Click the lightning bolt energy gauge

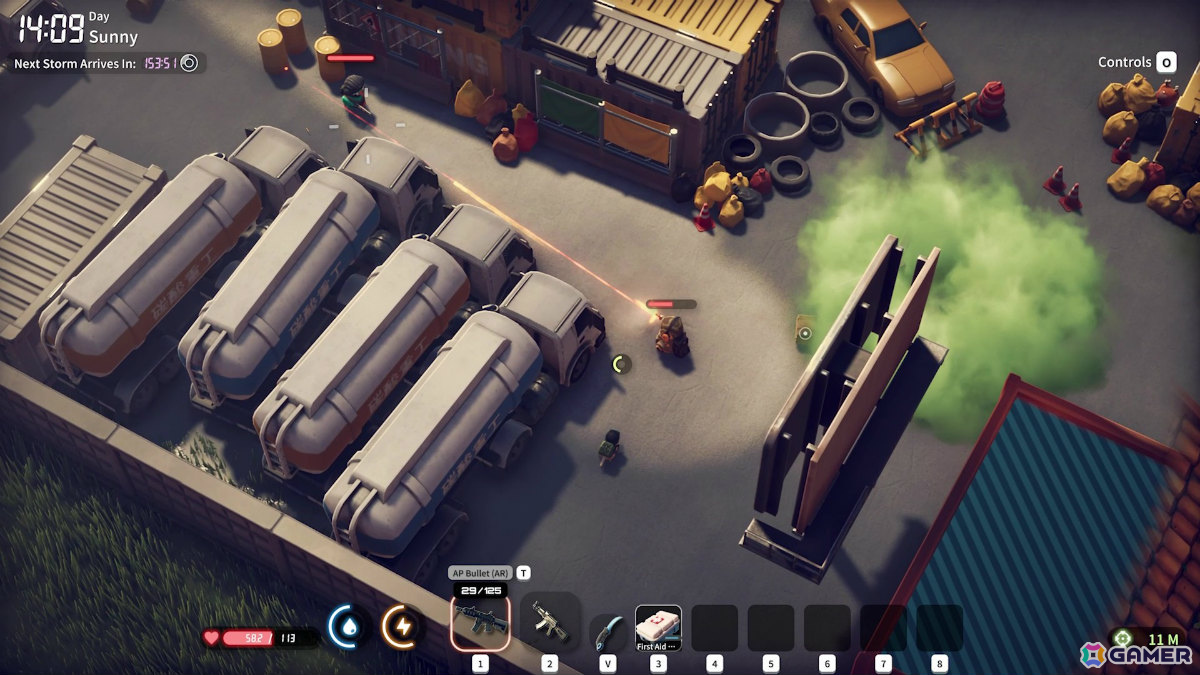(401, 627)
